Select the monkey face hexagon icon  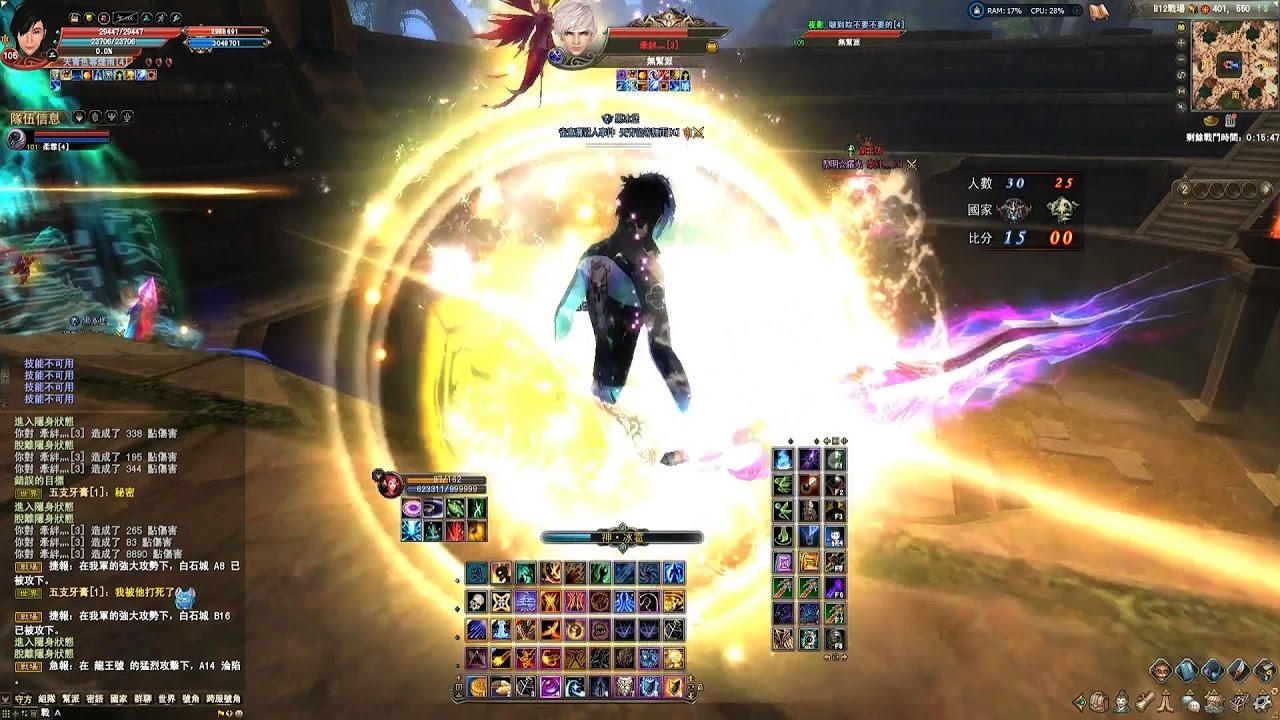[x=1161, y=670]
